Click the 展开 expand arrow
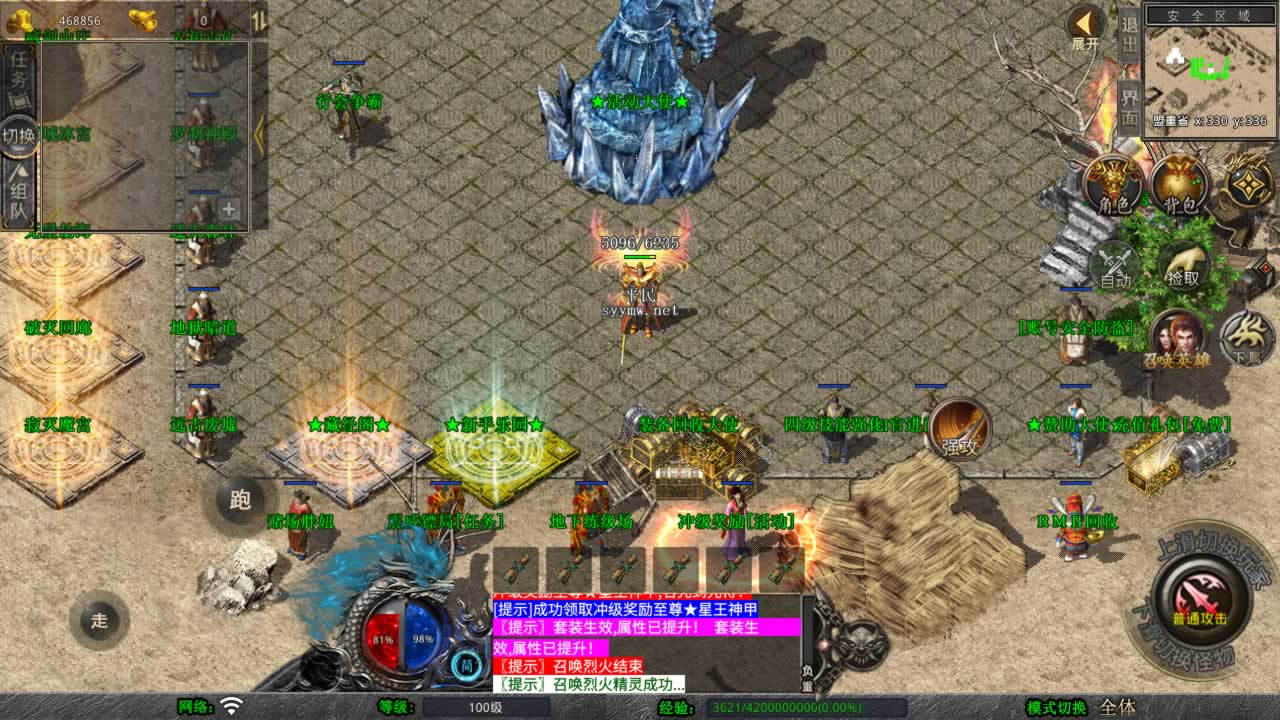Viewport: 1280px width, 720px height. click(x=1085, y=27)
